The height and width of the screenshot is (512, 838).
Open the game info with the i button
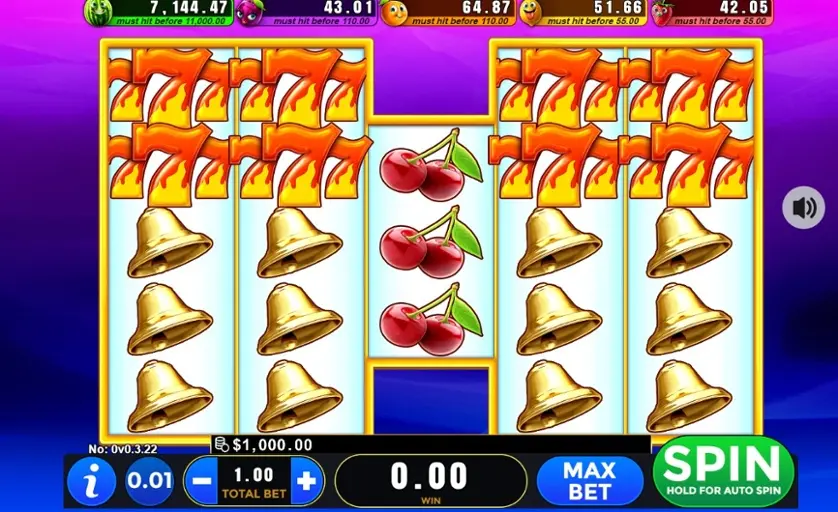[93, 482]
